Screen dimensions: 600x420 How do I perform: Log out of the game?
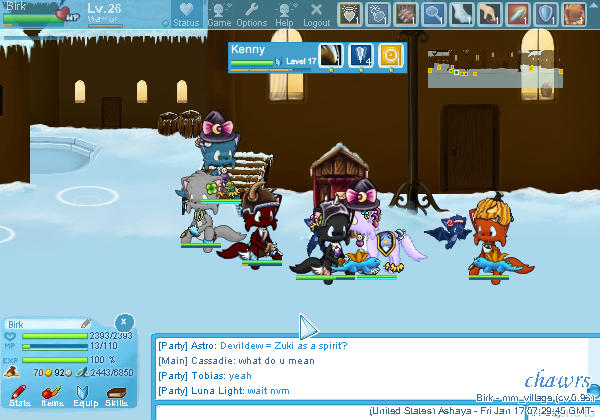tap(317, 14)
